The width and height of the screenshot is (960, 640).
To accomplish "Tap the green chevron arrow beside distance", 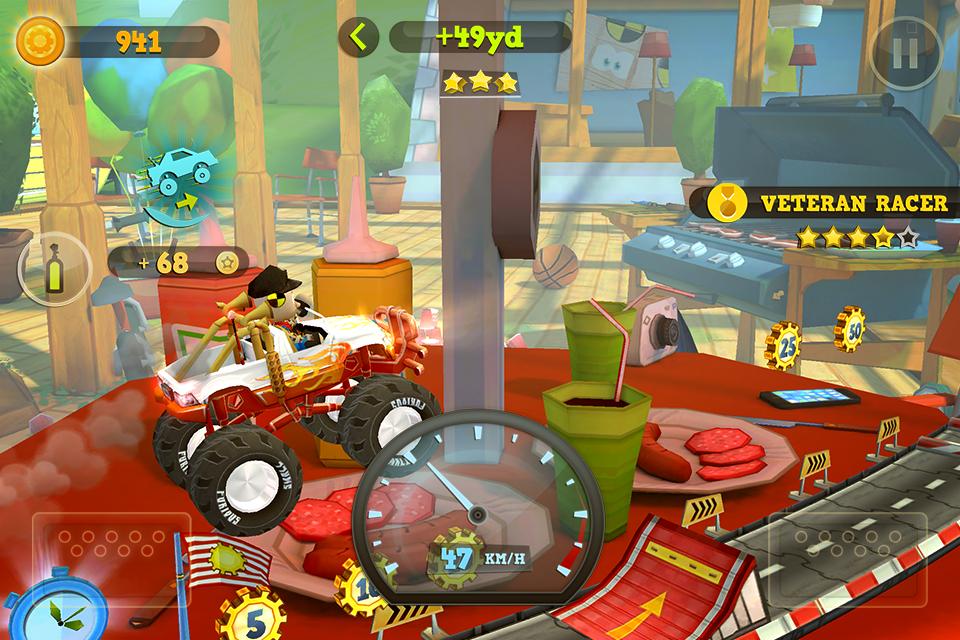I will pyautogui.click(x=358, y=38).
